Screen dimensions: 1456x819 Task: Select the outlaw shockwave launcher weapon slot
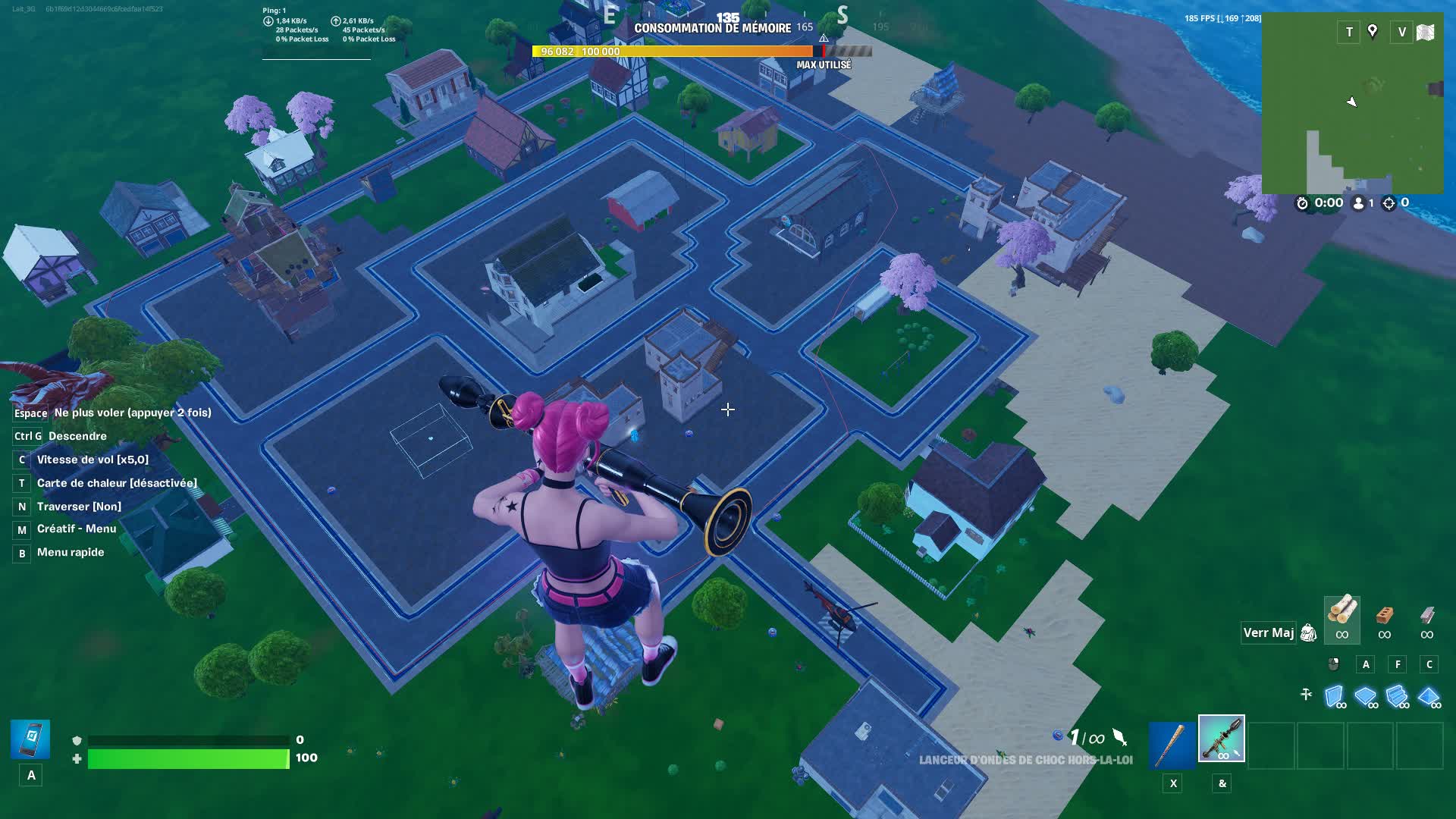coord(1221,739)
